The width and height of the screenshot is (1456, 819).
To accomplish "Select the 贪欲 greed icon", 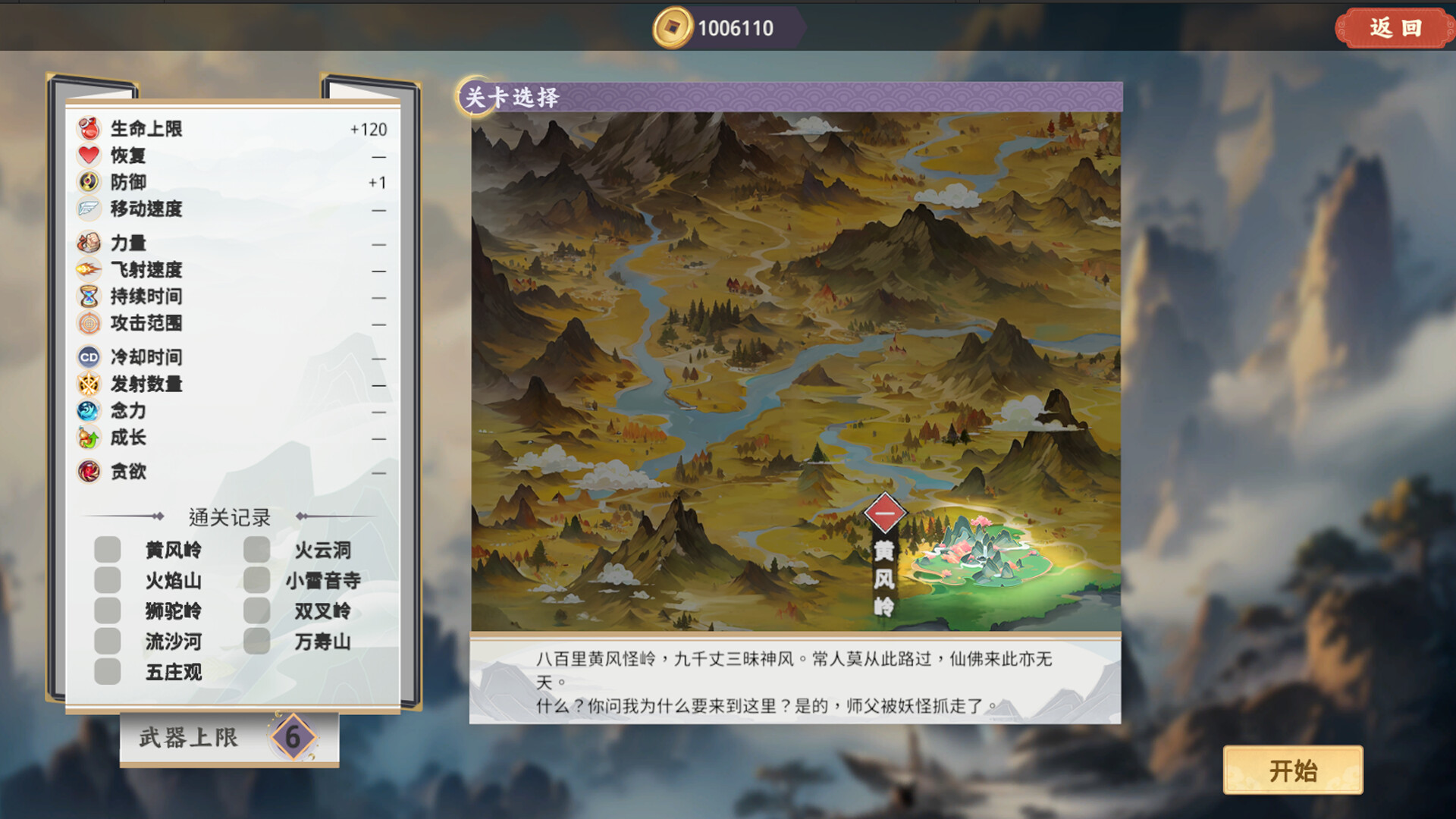I will (x=88, y=472).
